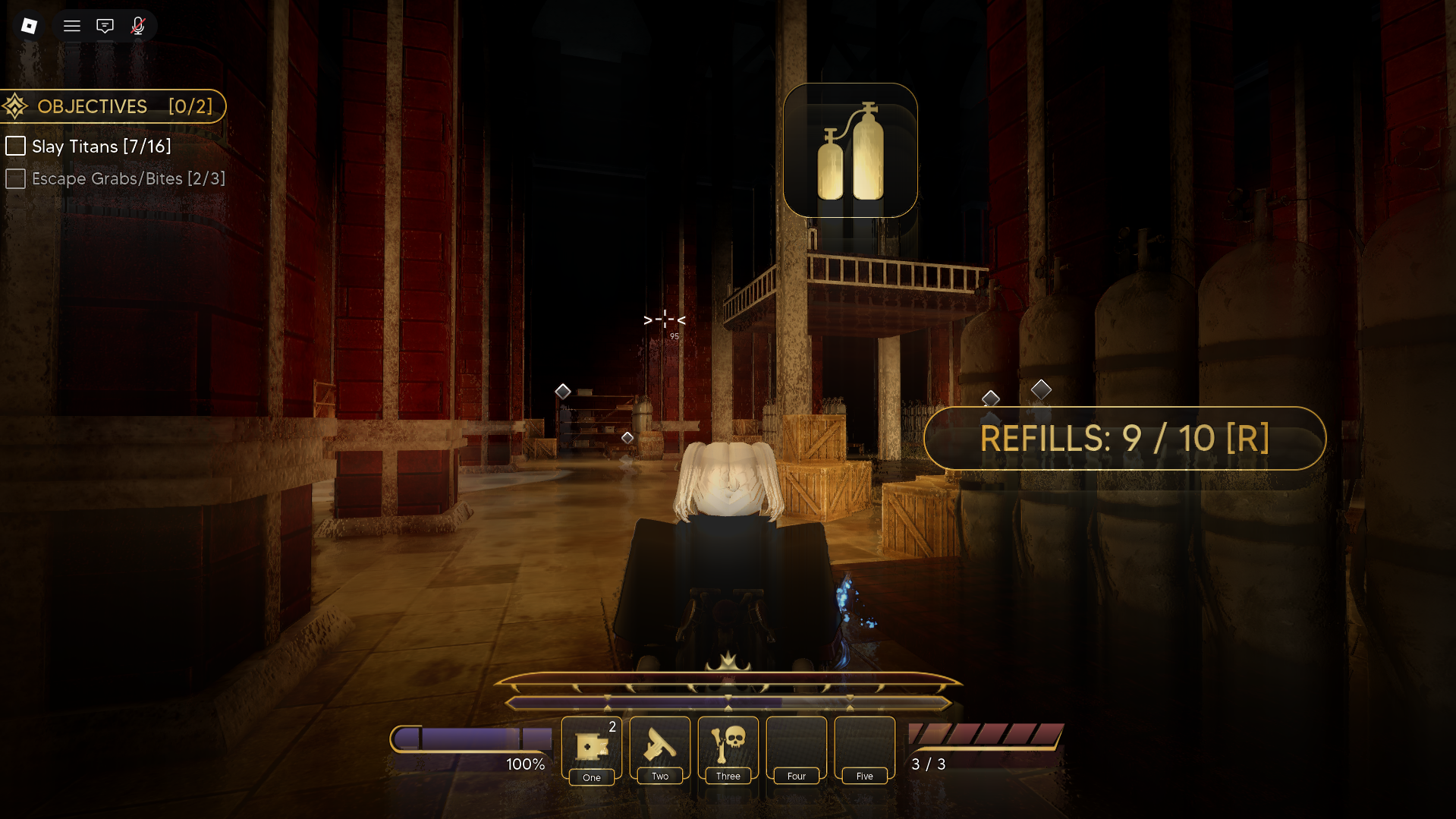
Task: Activate the skull ability in slot Three
Action: 728,748
